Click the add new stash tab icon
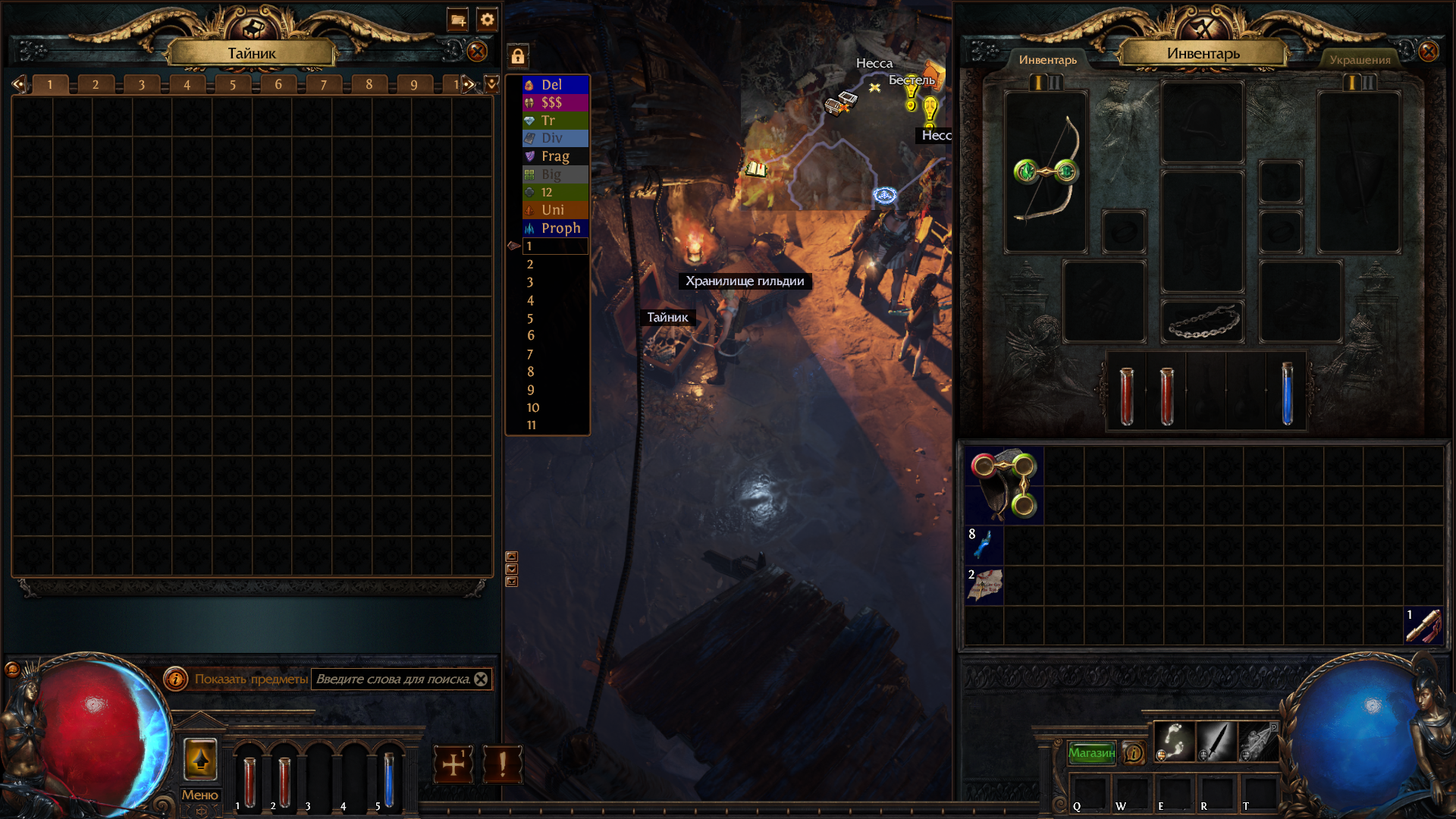 (458, 20)
